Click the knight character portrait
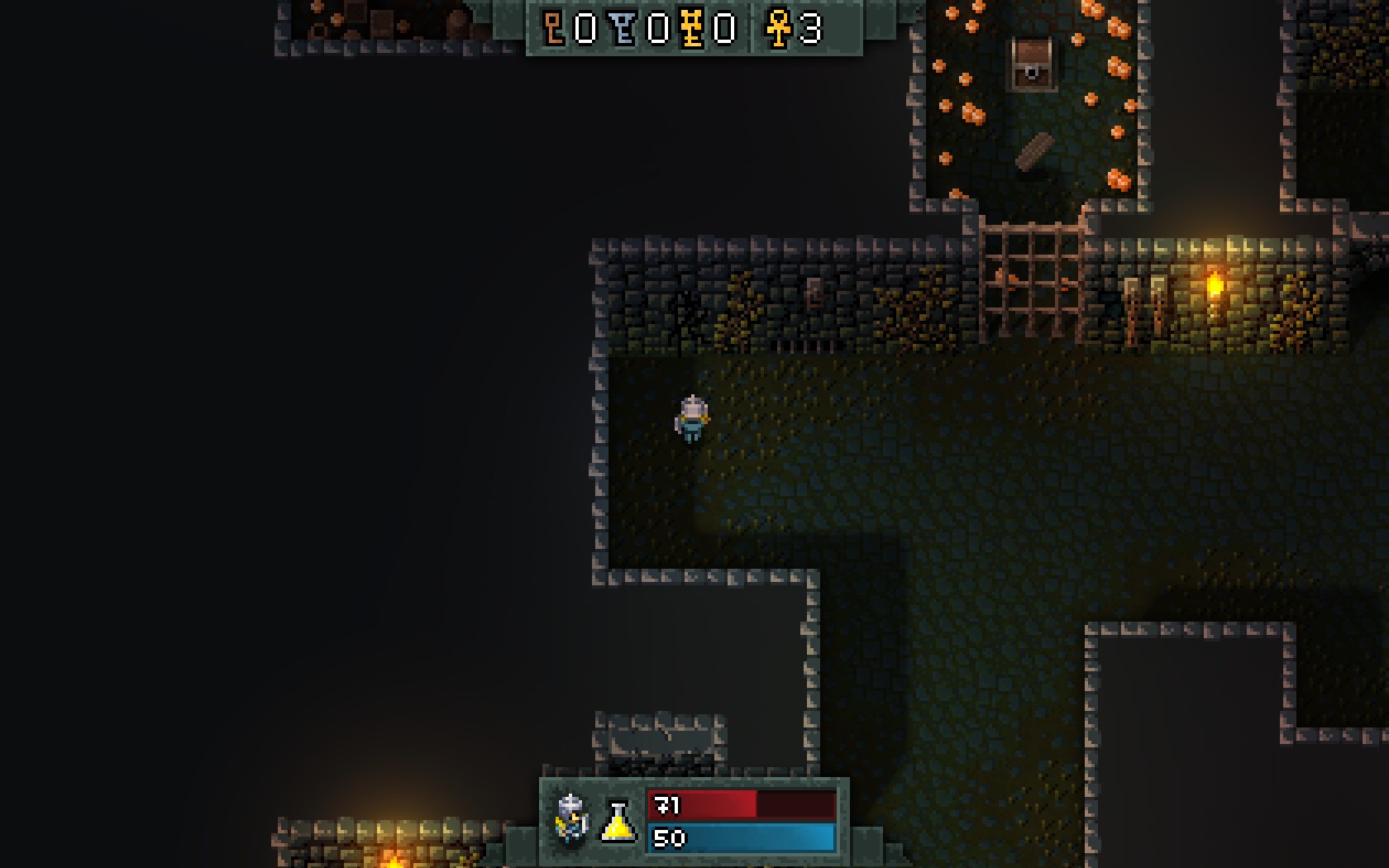This screenshot has width=1389, height=868. tap(571, 819)
